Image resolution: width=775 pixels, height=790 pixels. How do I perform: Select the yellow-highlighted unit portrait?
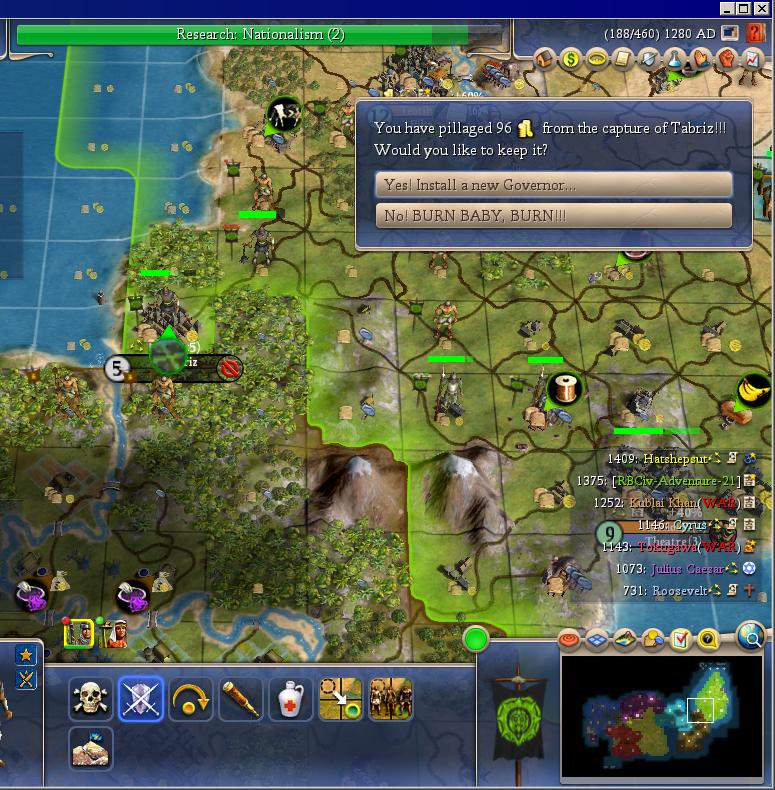pyautogui.click(x=78, y=633)
